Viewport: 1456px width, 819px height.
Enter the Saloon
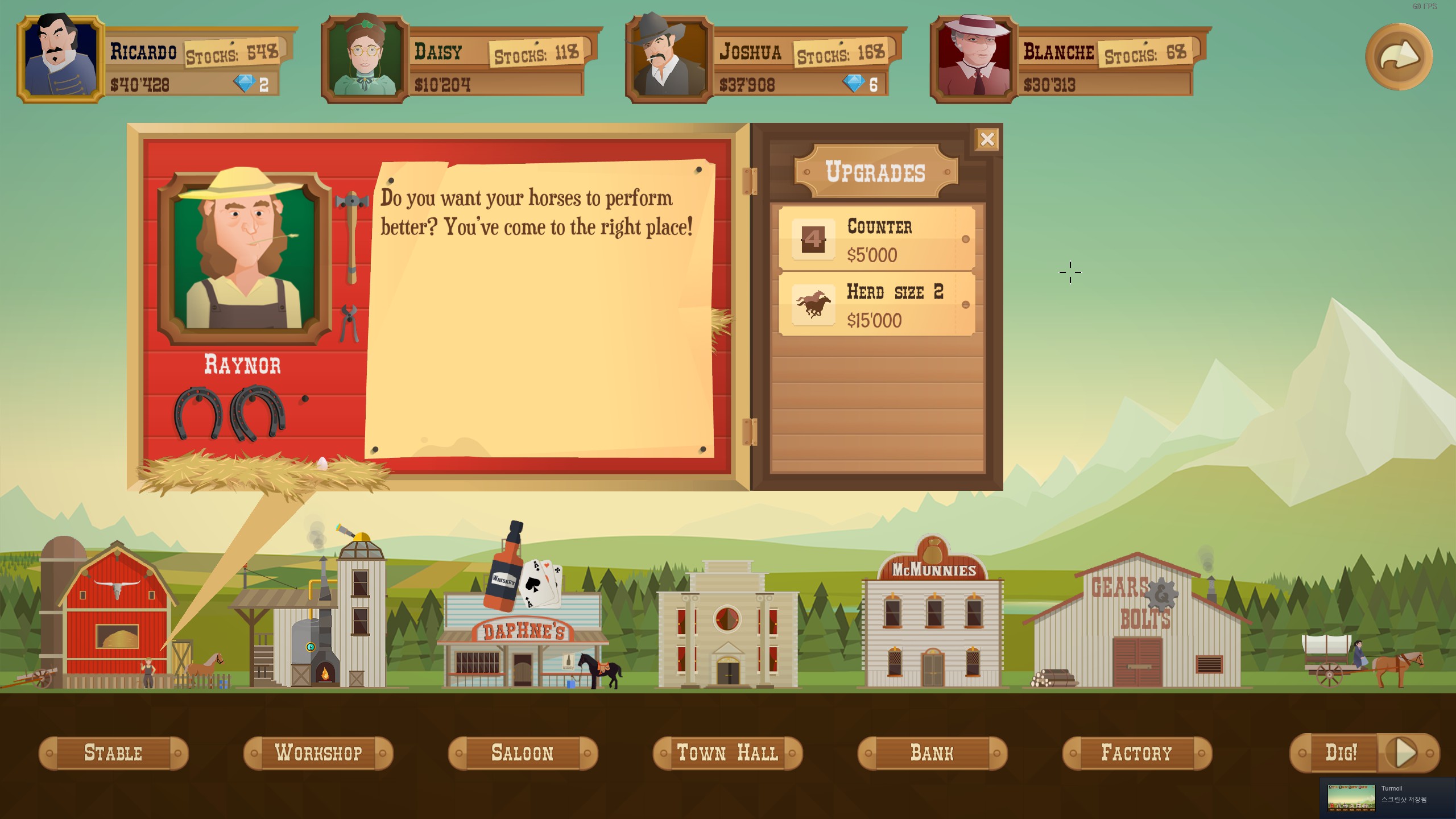coord(523,753)
